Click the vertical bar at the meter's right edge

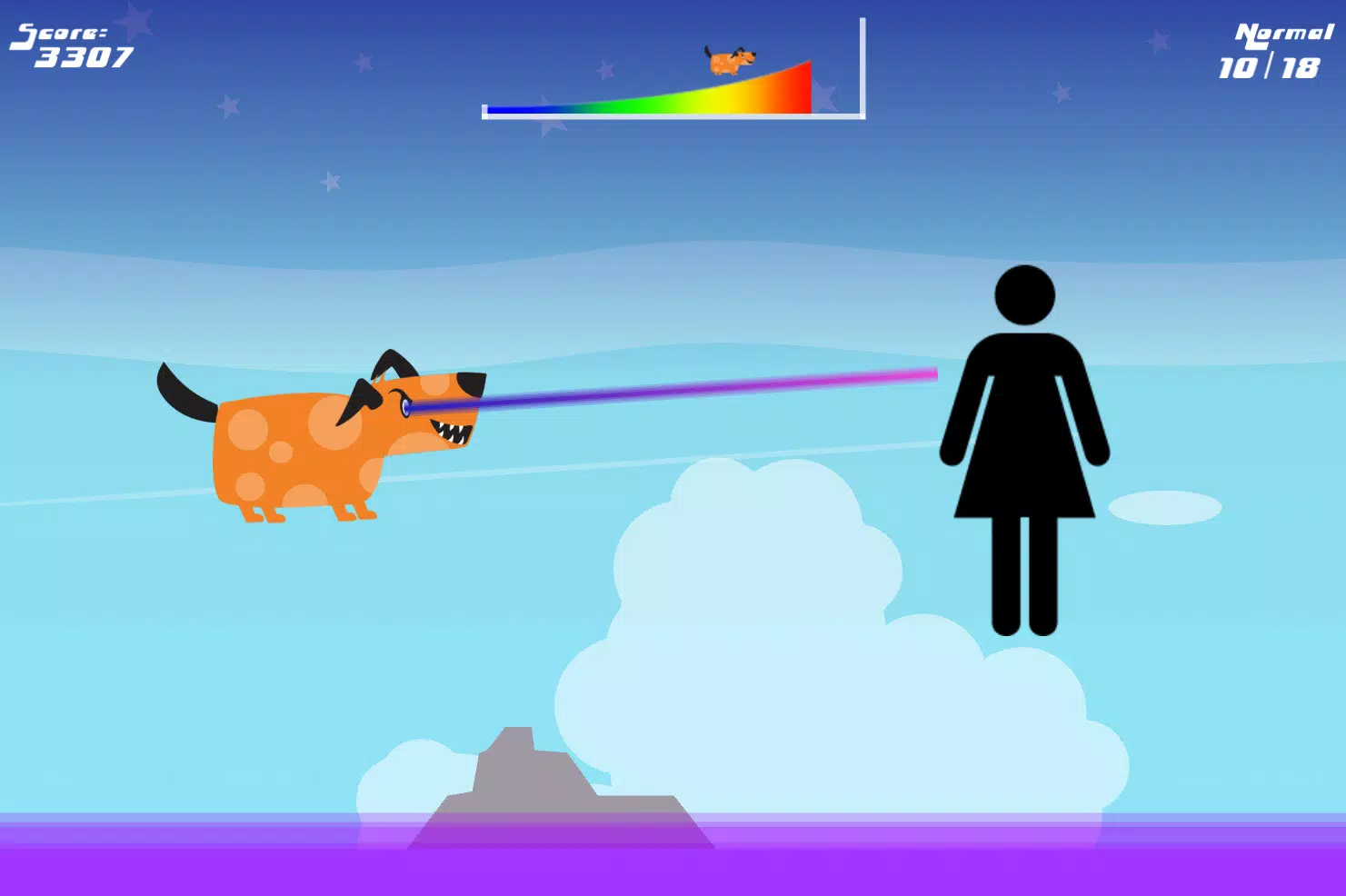point(861,64)
